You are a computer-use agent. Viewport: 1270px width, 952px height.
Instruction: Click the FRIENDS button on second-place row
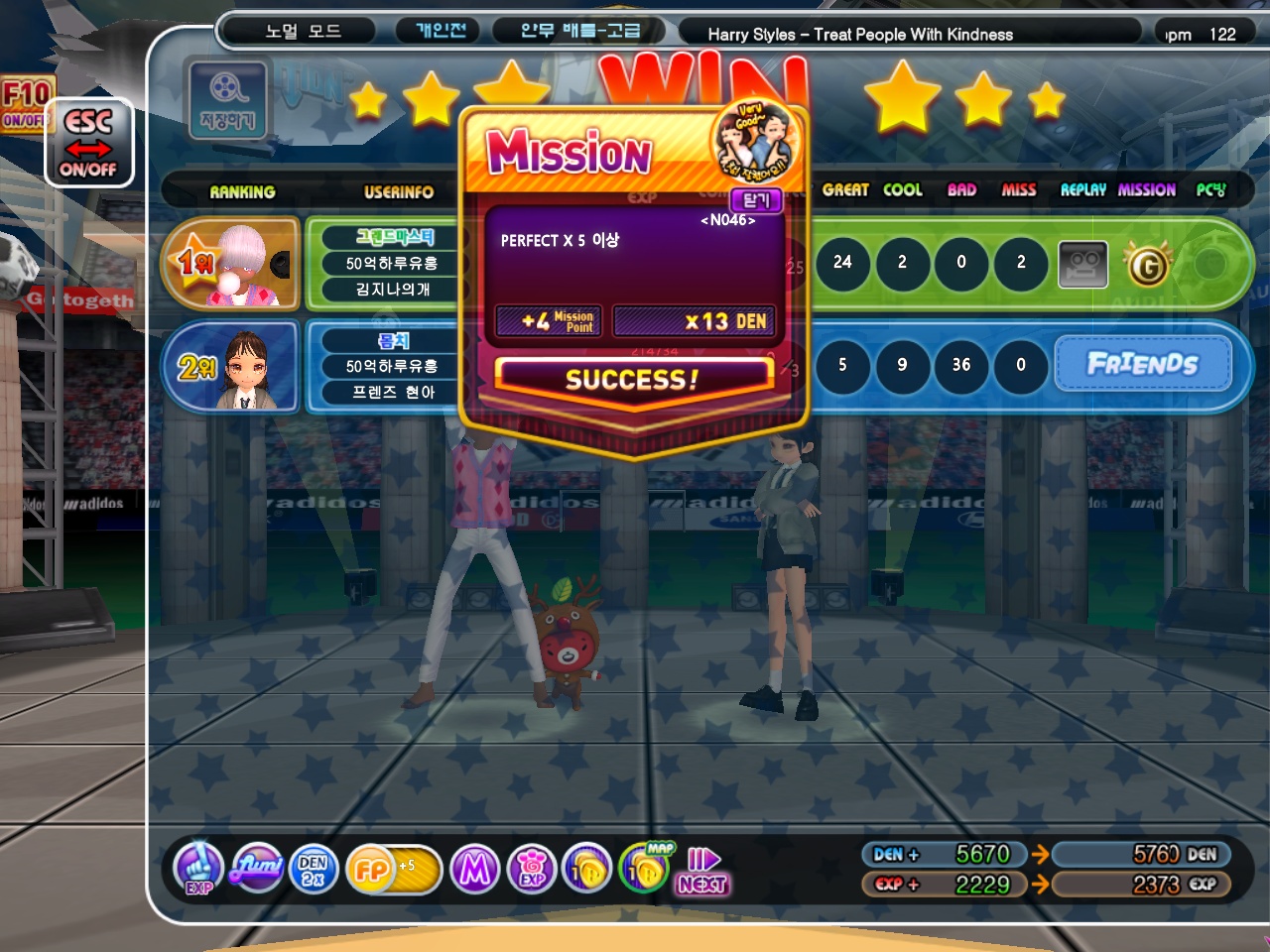(1142, 364)
